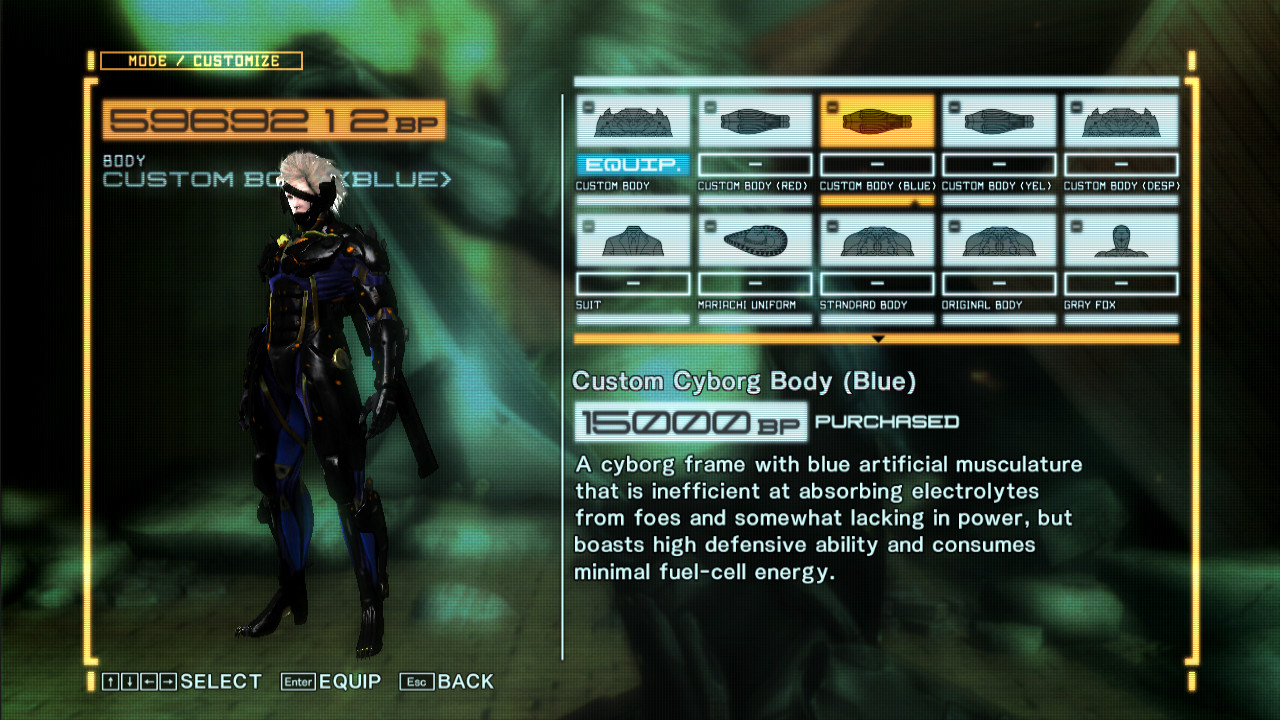1280x720 pixels.
Task: Click the 15000 BP price field
Action: (x=690, y=421)
